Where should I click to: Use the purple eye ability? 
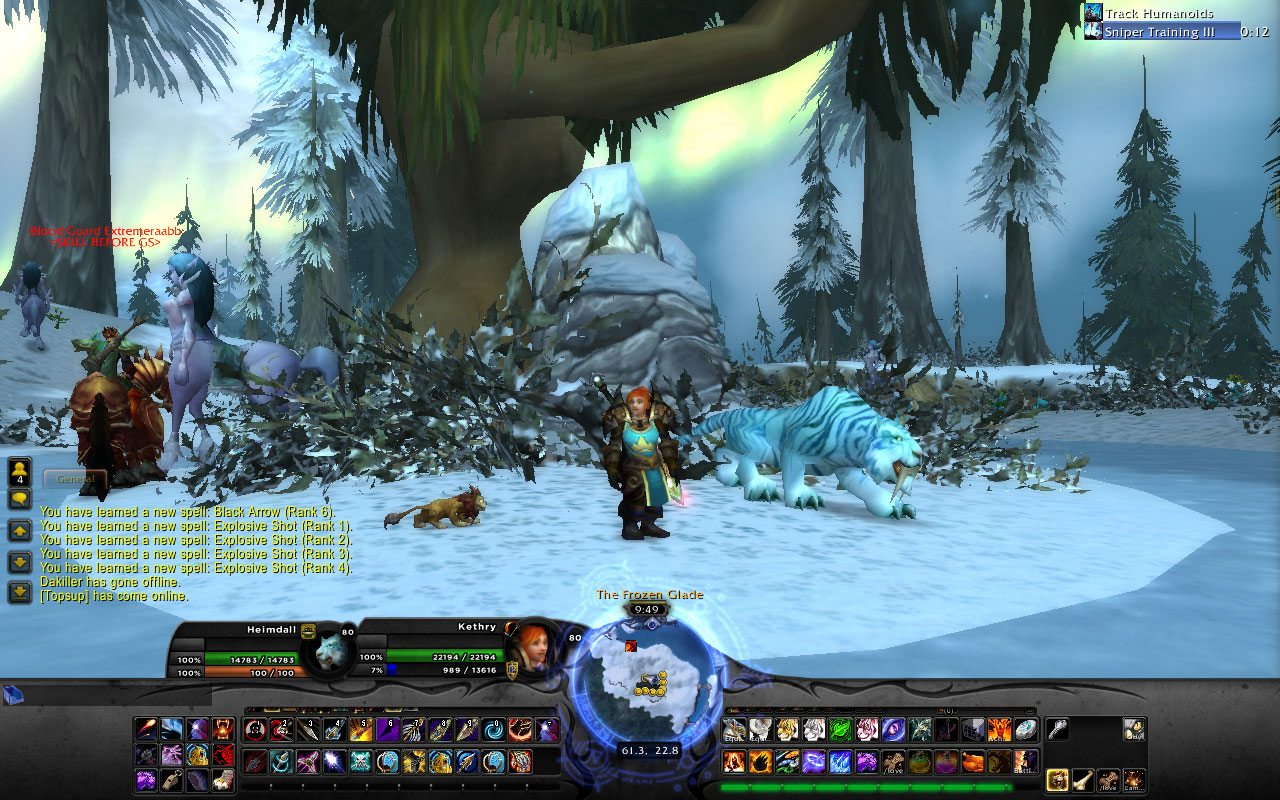(x=892, y=730)
